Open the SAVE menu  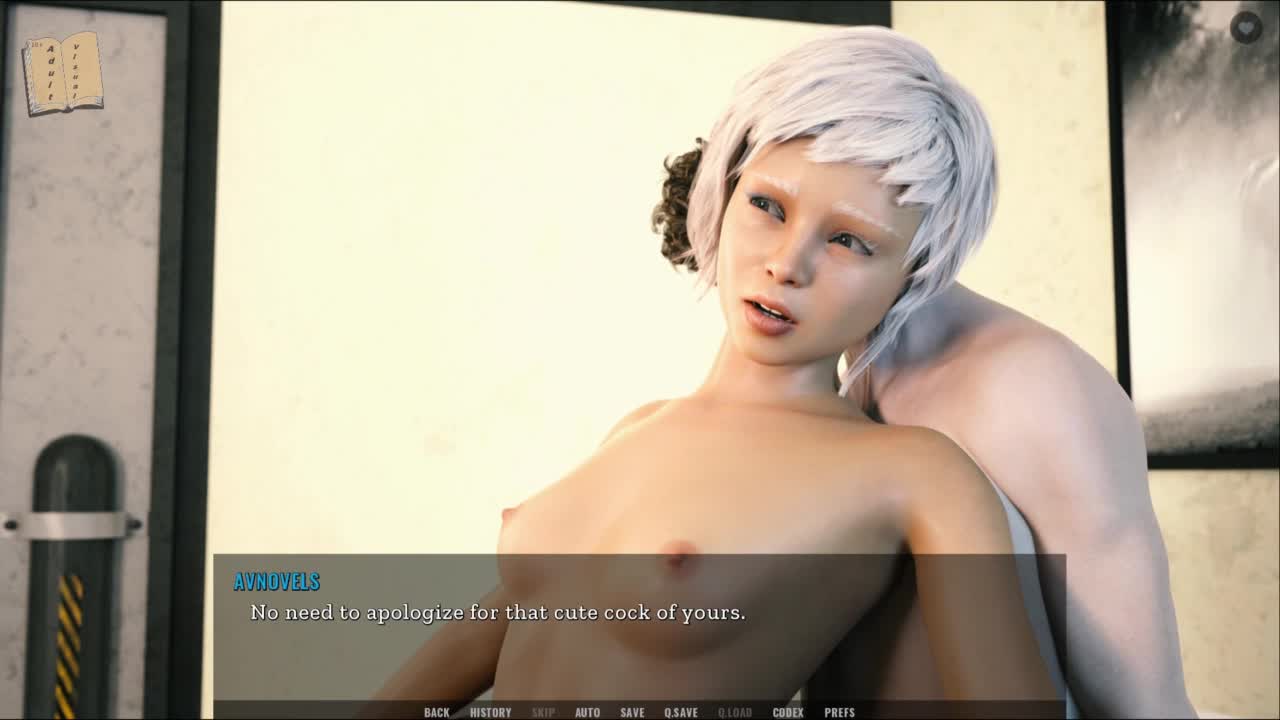click(x=632, y=712)
